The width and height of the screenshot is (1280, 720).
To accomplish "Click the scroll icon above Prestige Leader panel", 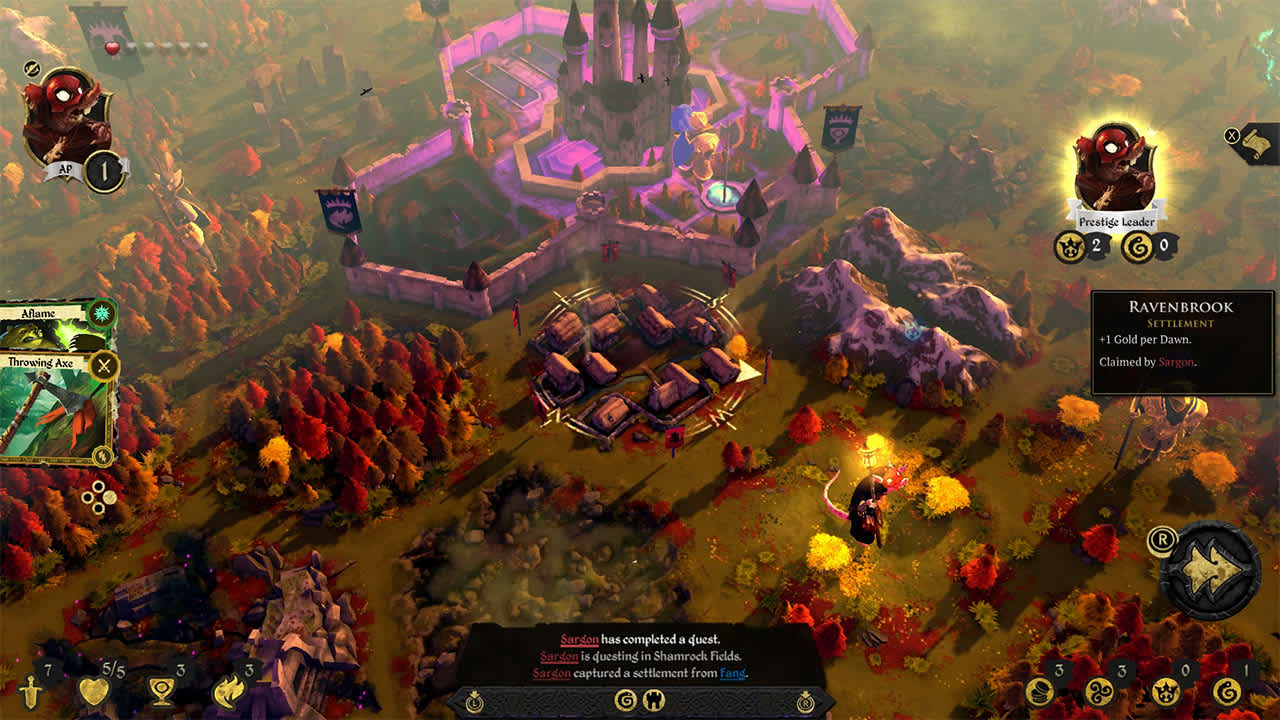I will (1256, 144).
